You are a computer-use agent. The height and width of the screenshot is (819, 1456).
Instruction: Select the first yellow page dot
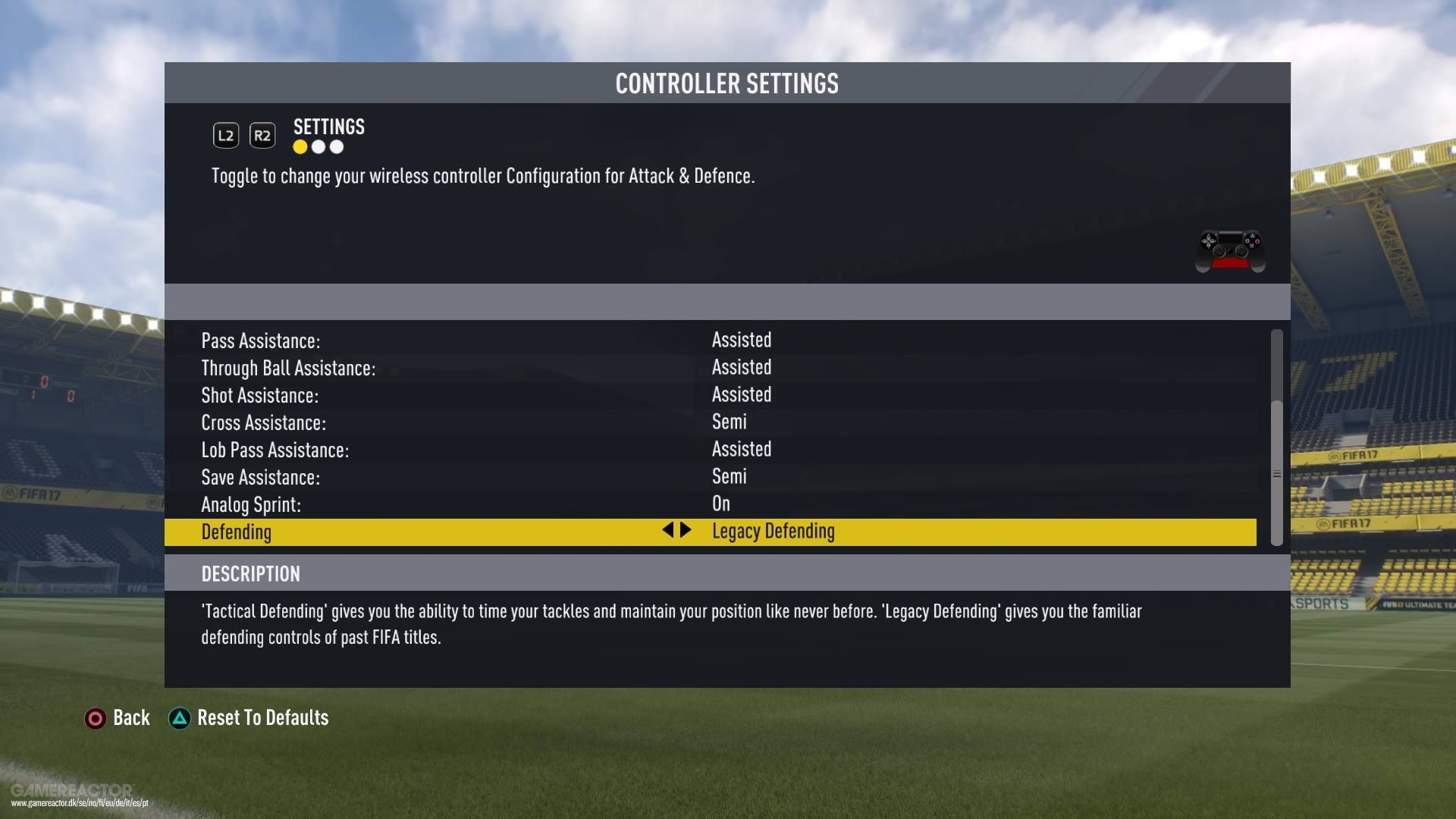[300, 147]
